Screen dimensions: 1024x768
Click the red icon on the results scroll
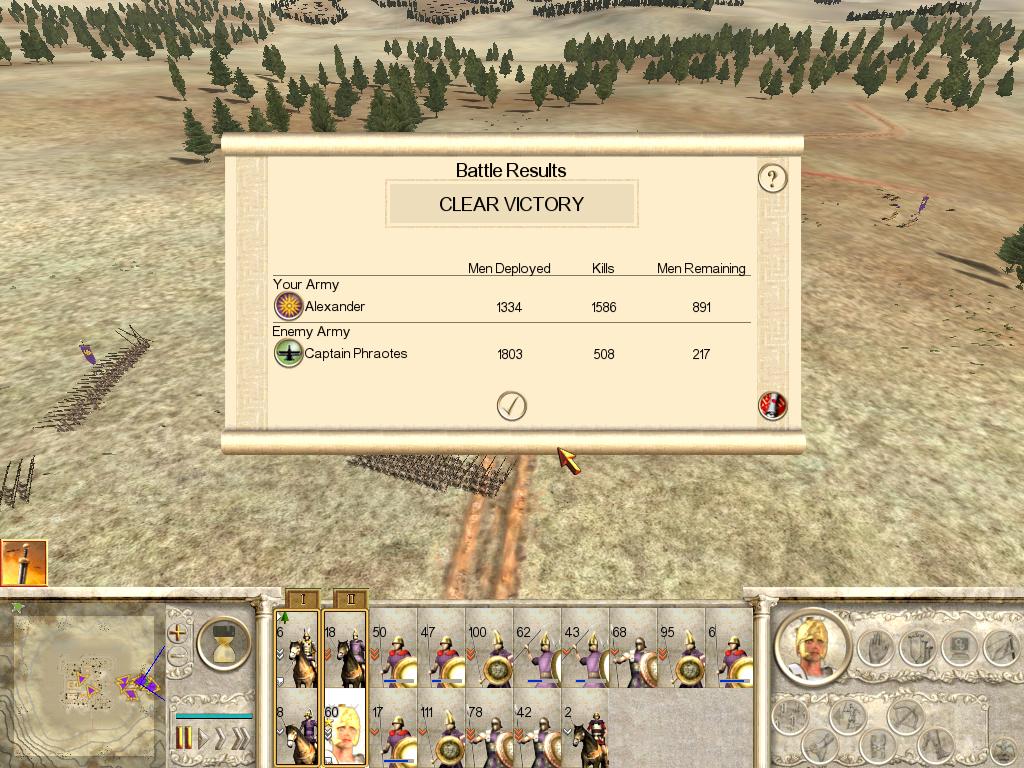773,405
